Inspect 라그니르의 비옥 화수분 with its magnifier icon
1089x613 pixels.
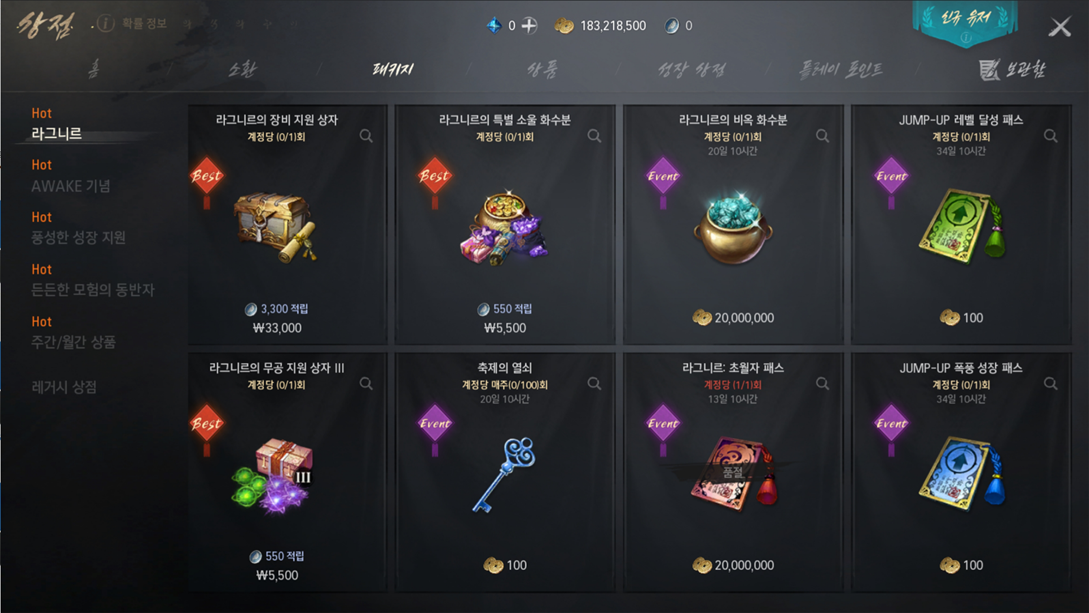[822, 136]
